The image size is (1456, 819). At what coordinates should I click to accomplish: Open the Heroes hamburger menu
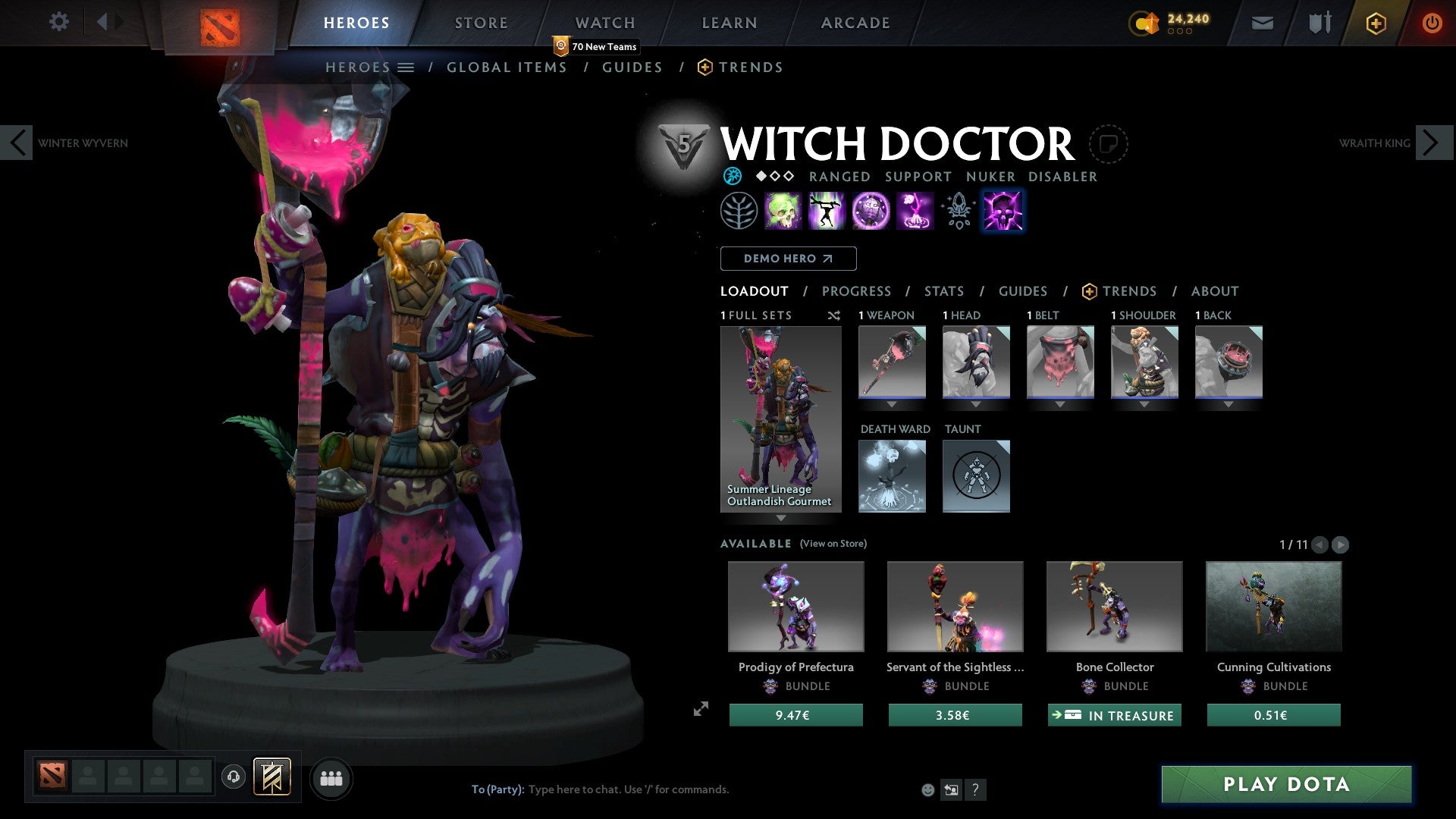point(406,67)
